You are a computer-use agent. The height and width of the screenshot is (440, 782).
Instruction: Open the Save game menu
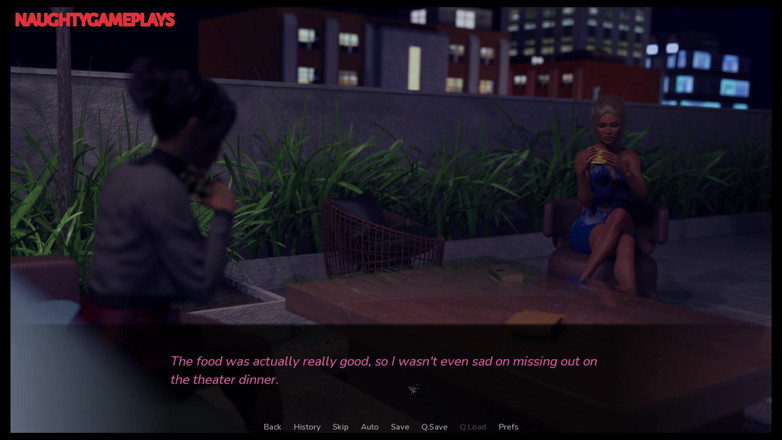tap(400, 427)
